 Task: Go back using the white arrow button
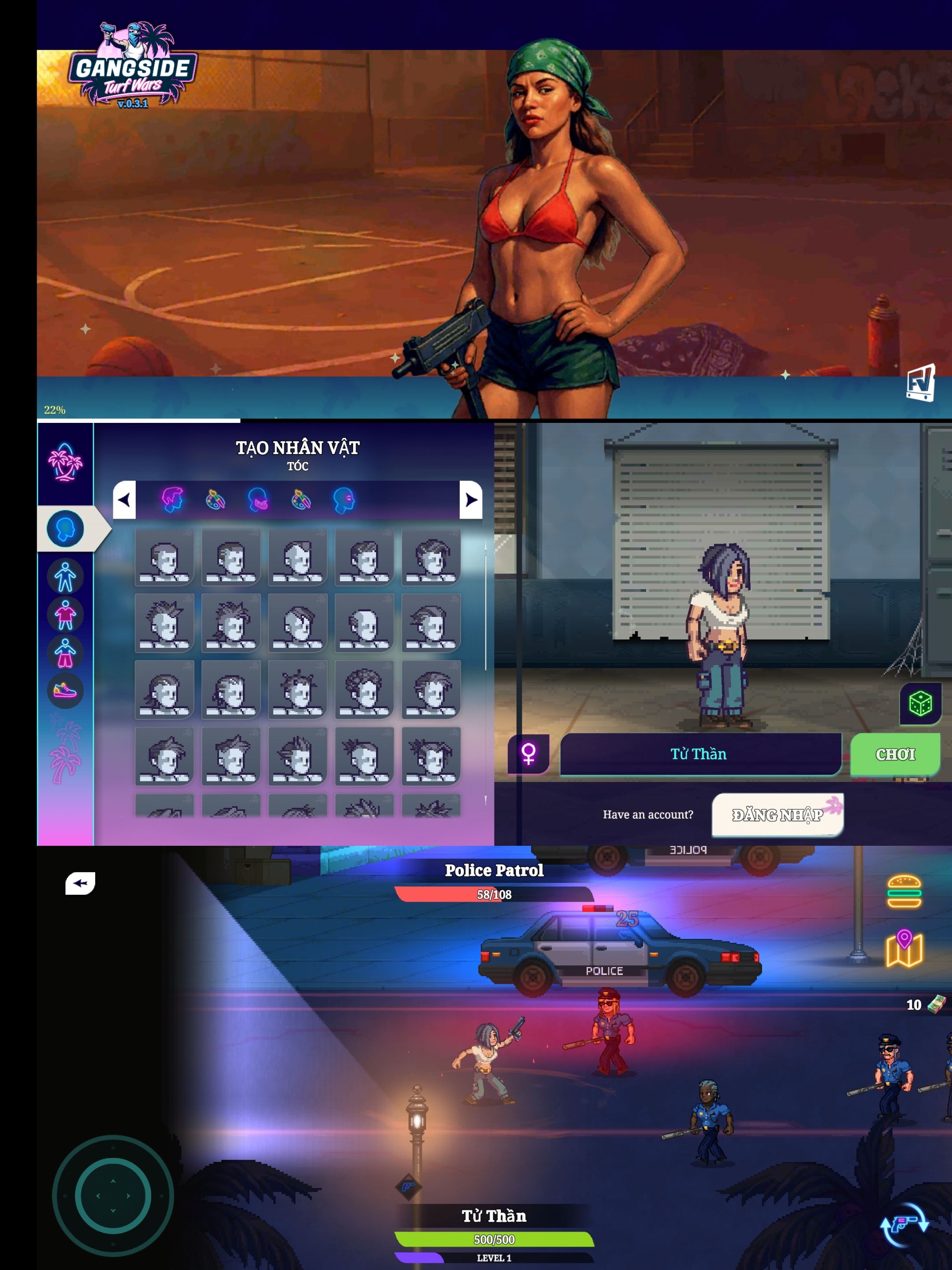pos(80,883)
